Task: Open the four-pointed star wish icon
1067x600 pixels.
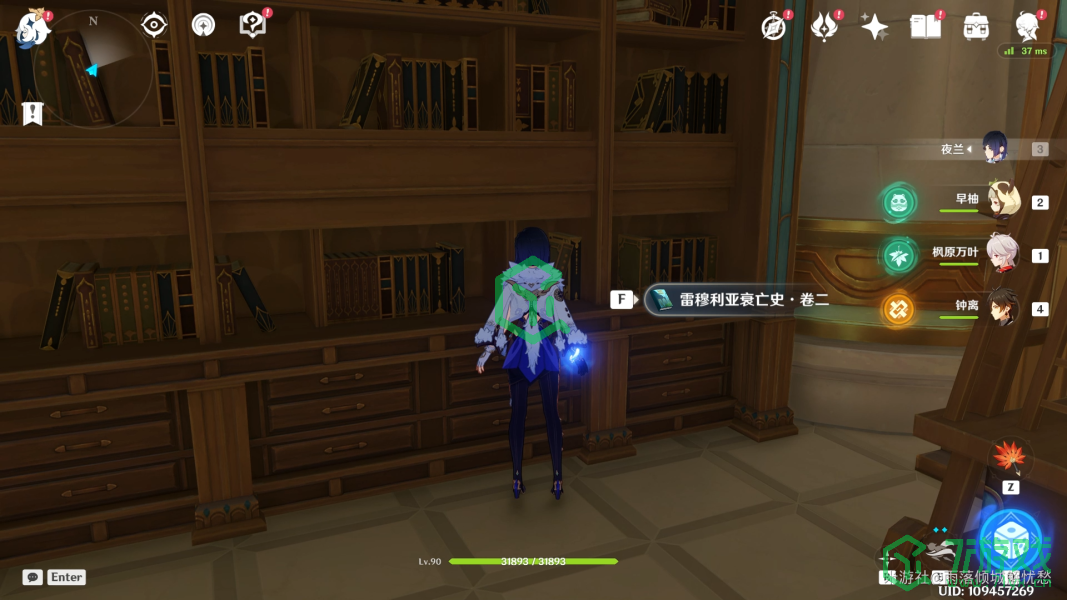Action: coord(874,27)
